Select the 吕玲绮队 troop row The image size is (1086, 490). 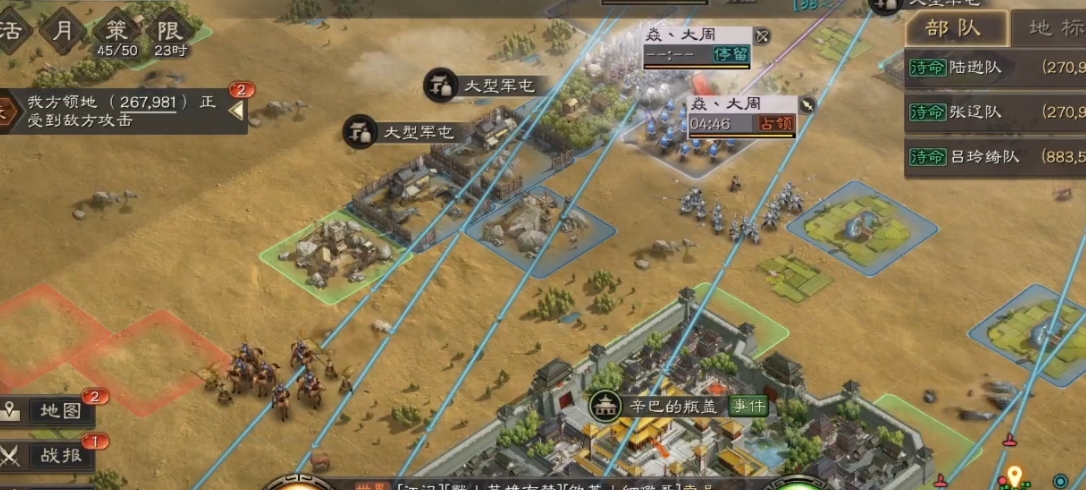pos(995,157)
